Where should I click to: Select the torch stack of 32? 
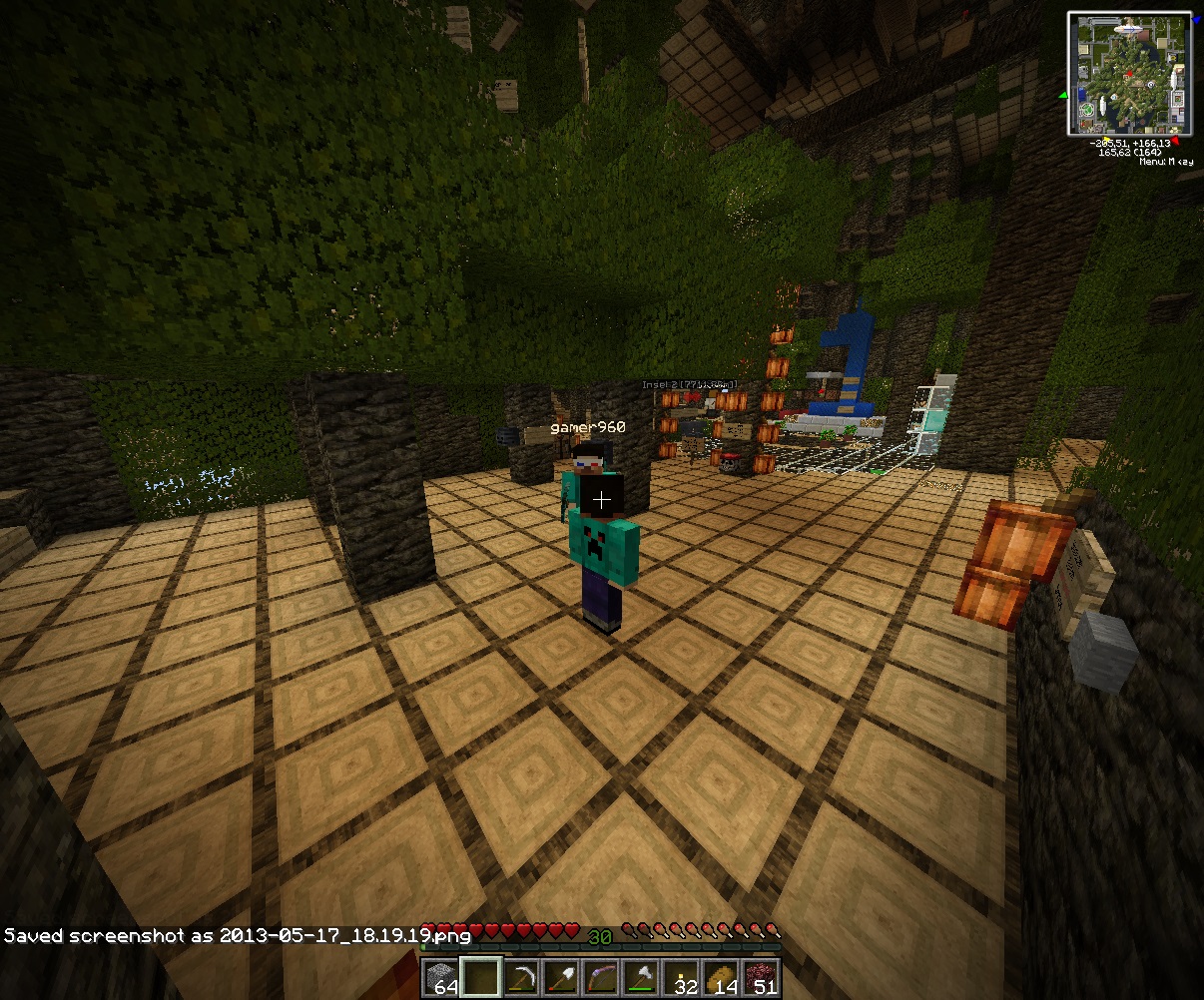coord(681,978)
